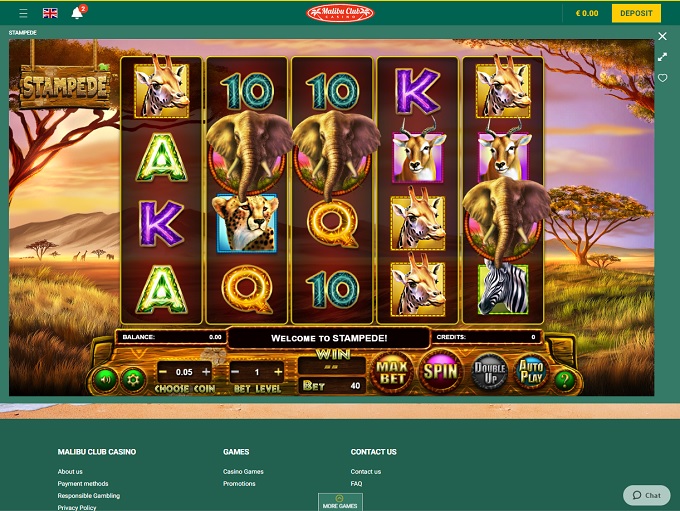The width and height of the screenshot is (680, 511).
Task: Open the notifications bell
Action: pyautogui.click(x=77, y=14)
